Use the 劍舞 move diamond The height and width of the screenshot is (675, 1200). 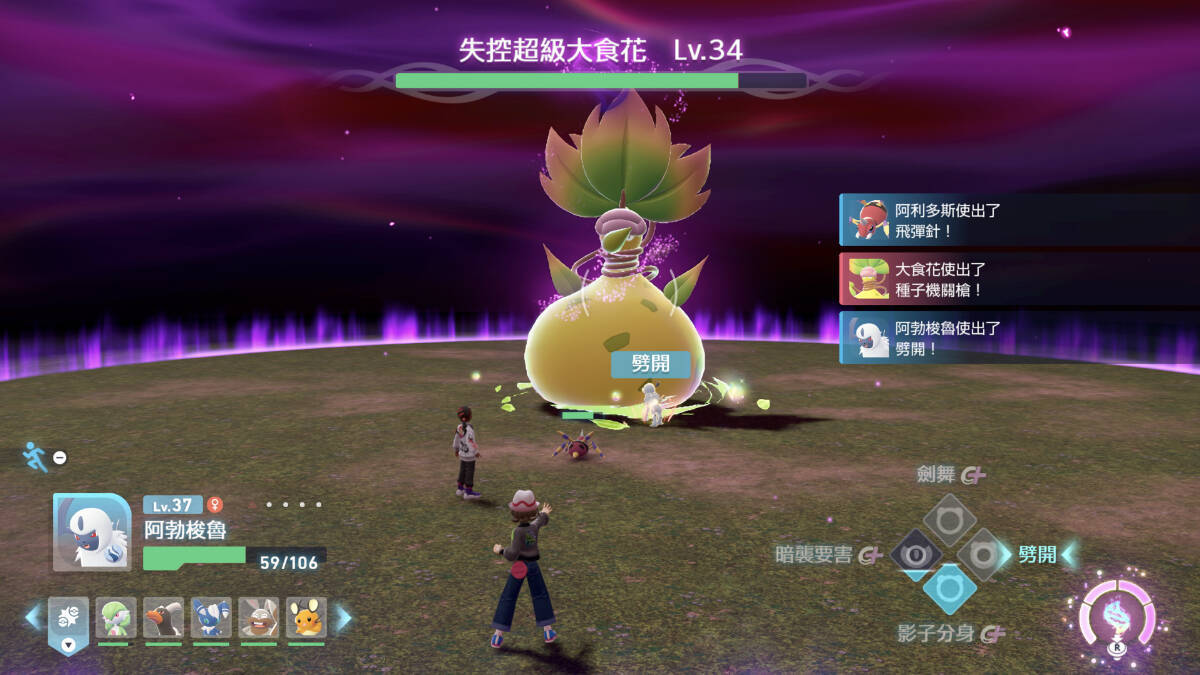[949, 519]
